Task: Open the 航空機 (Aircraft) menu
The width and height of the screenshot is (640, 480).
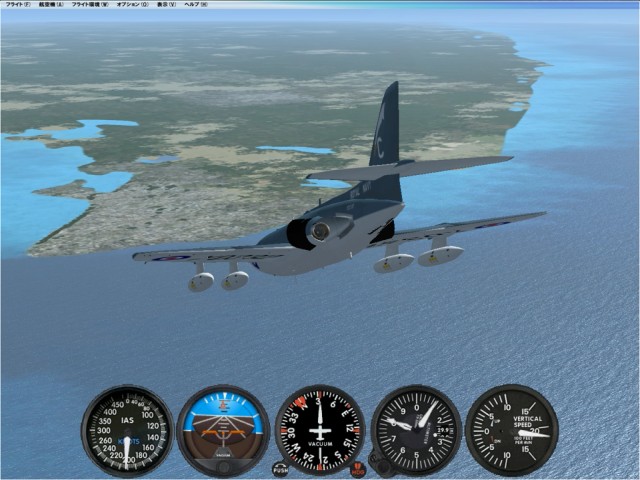Action: click(x=51, y=5)
